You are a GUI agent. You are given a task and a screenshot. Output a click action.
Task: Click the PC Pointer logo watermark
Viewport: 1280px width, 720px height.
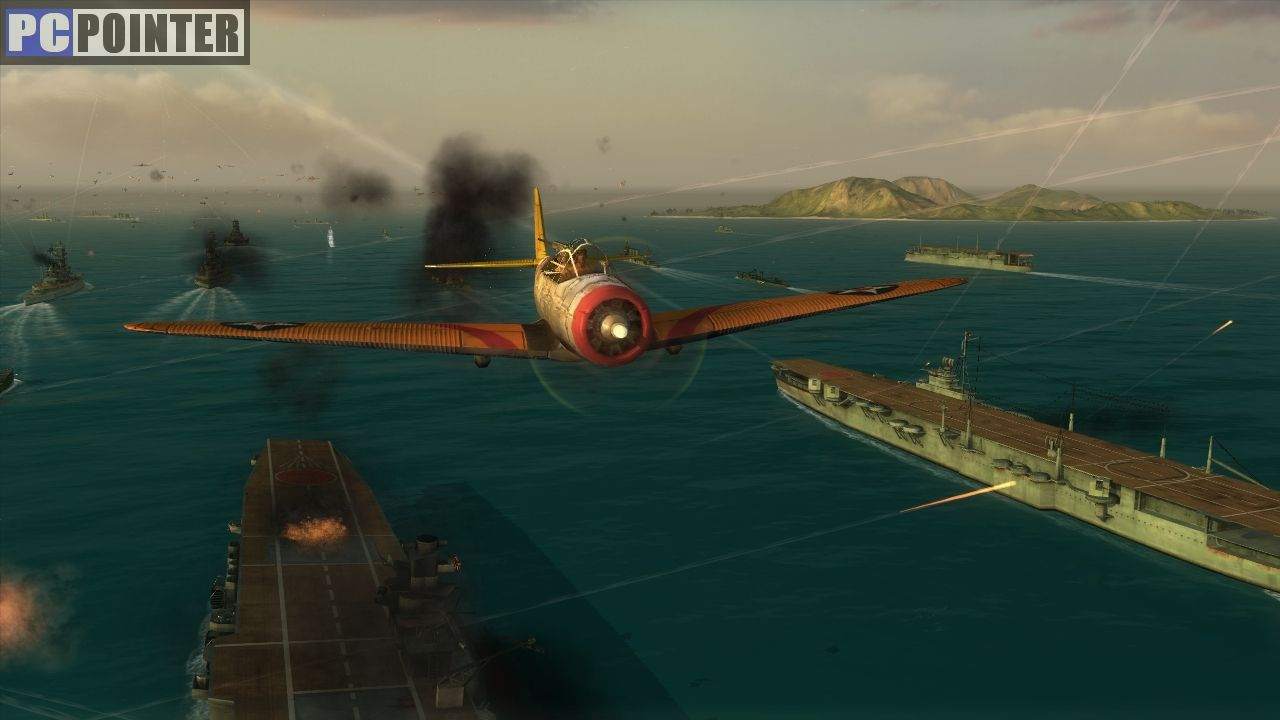tap(125, 32)
